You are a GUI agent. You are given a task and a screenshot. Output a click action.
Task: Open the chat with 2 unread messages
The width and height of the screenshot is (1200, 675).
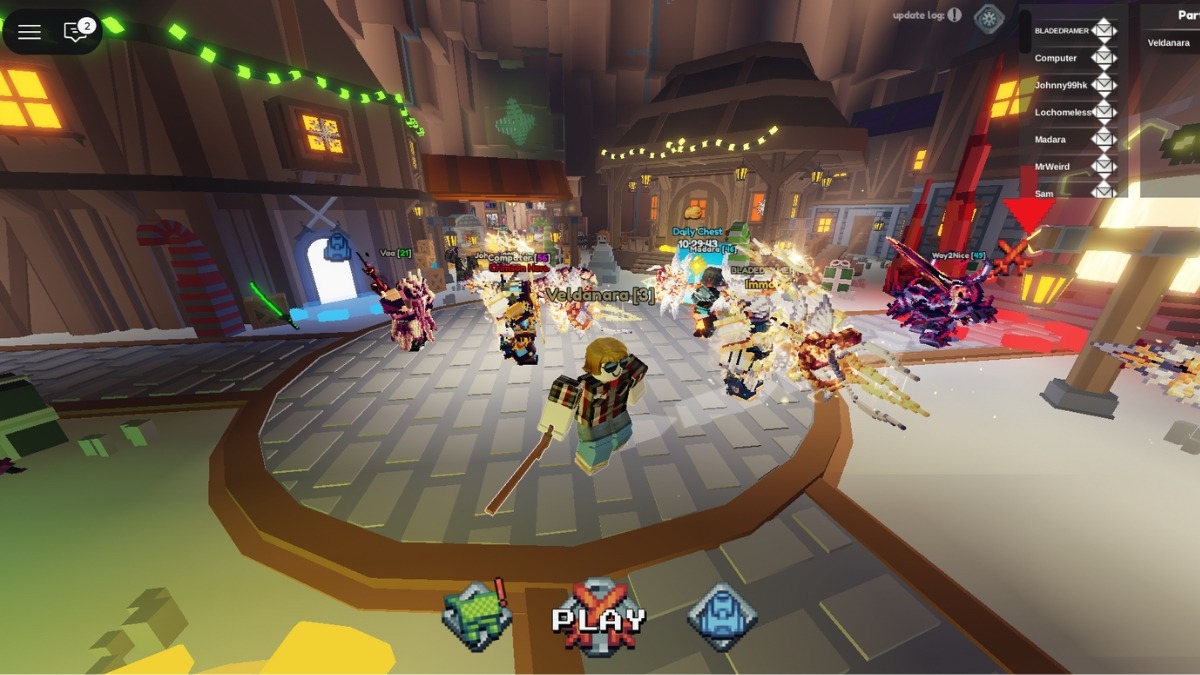(77, 32)
